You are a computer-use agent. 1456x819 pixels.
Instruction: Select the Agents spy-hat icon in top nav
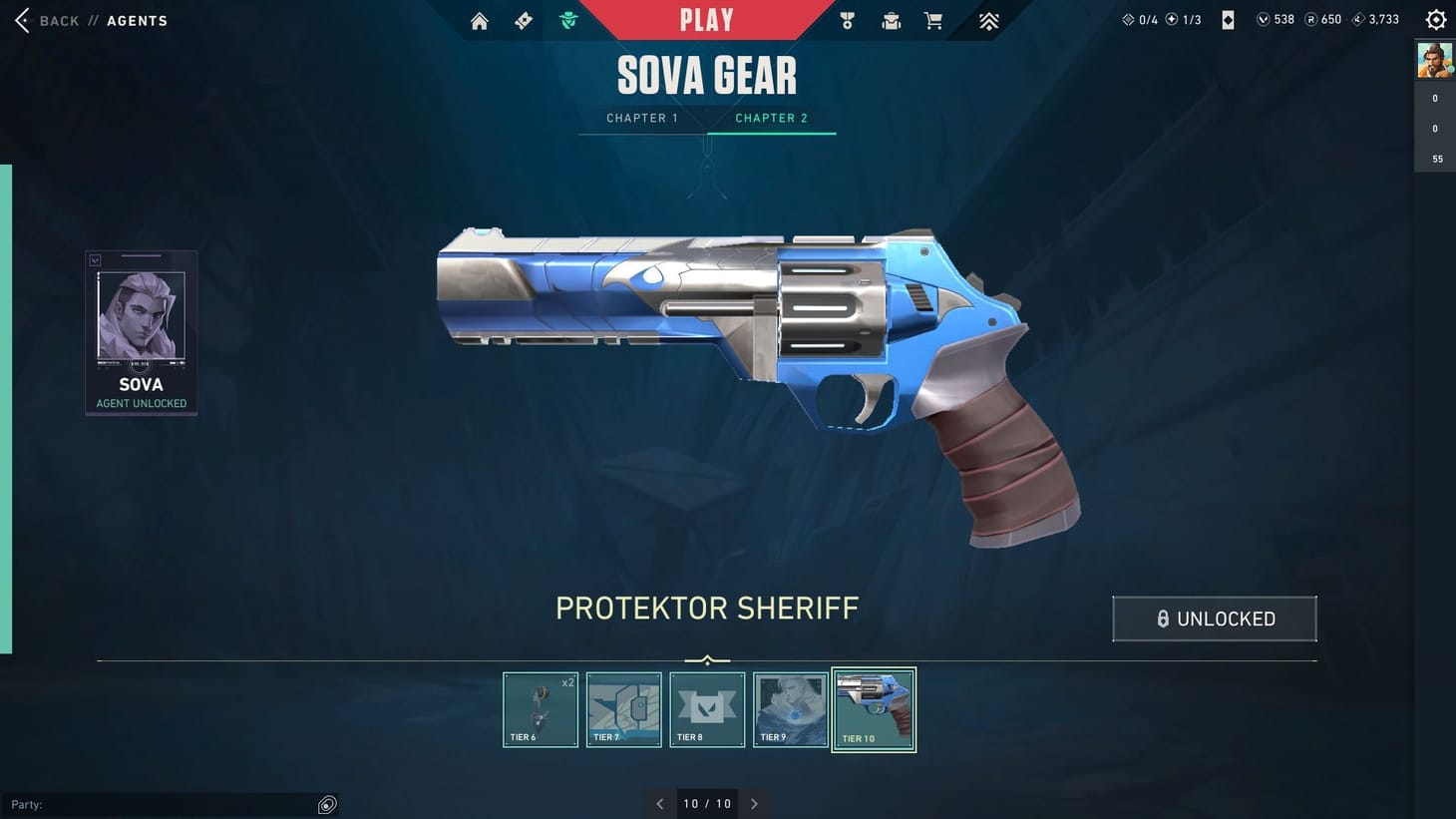pos(568,20)
